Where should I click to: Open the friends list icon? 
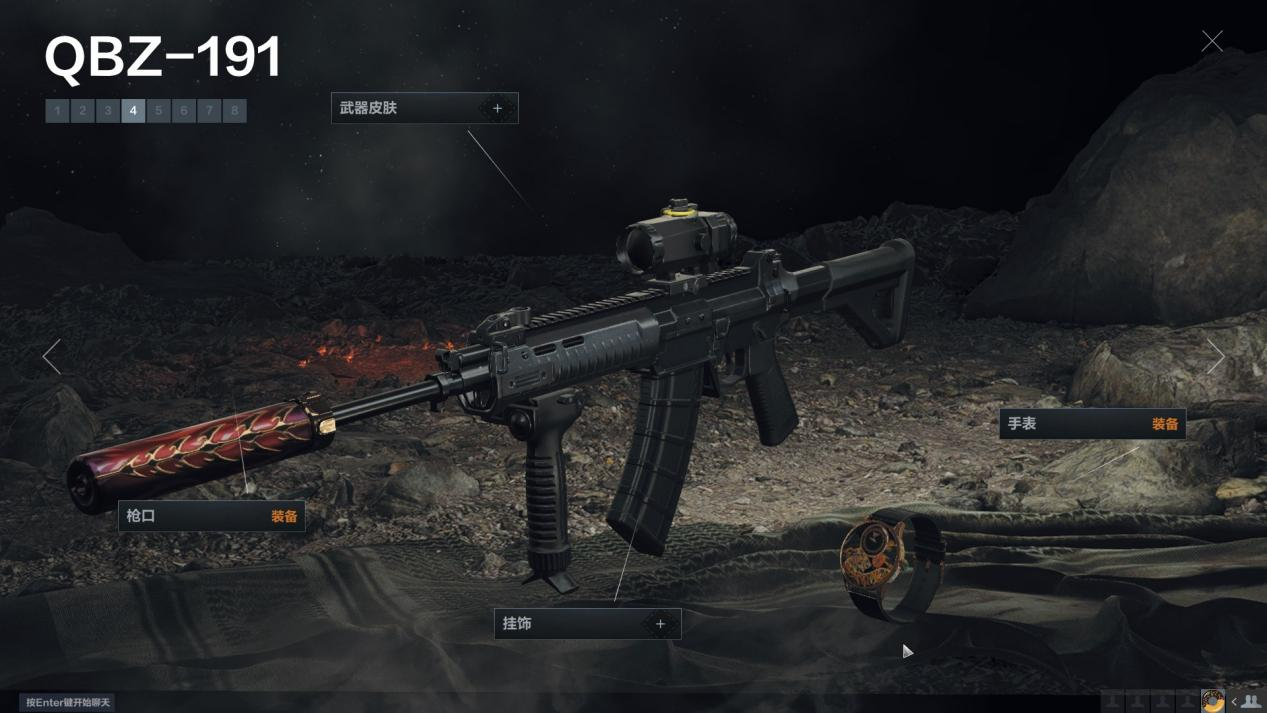click(1250, 702)
